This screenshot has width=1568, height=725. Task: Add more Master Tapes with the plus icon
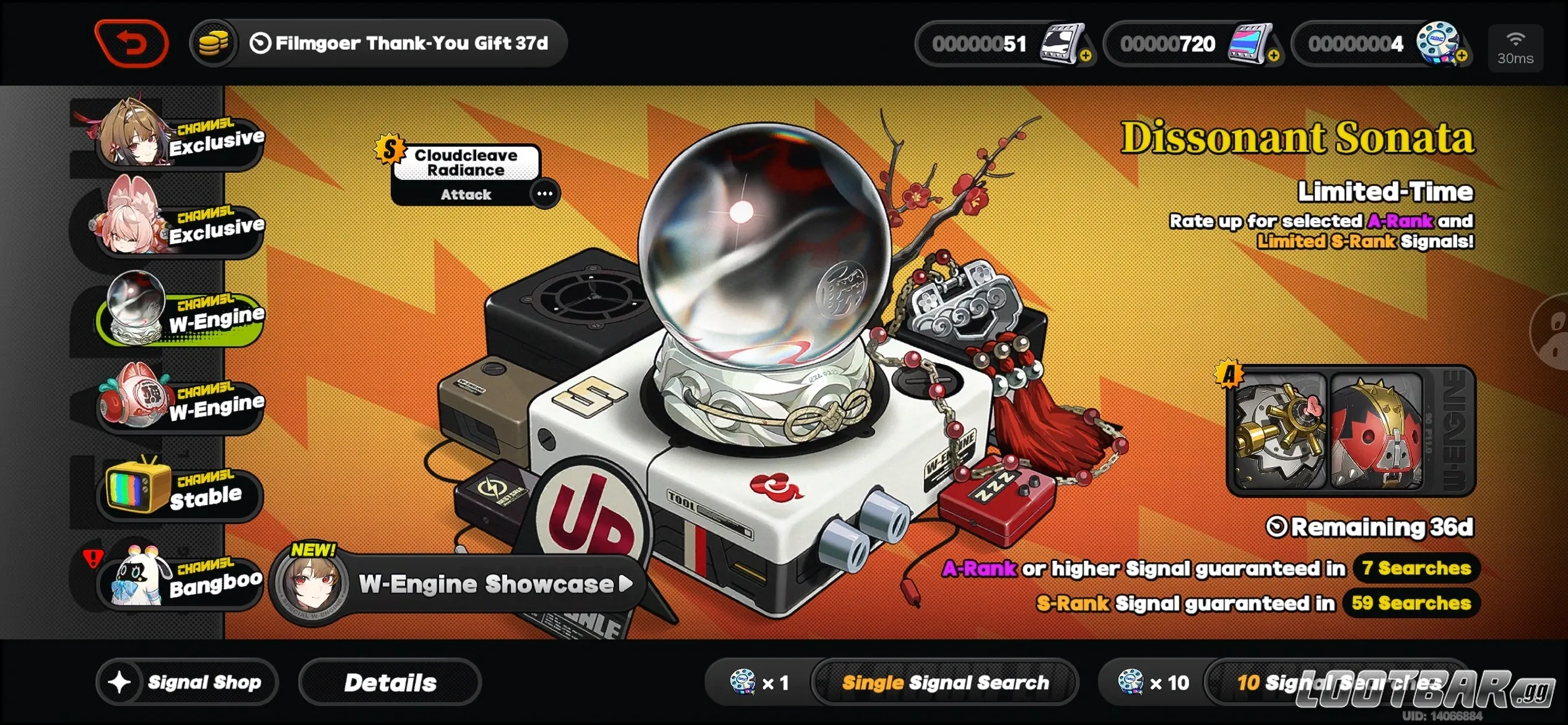(1086, 56)
